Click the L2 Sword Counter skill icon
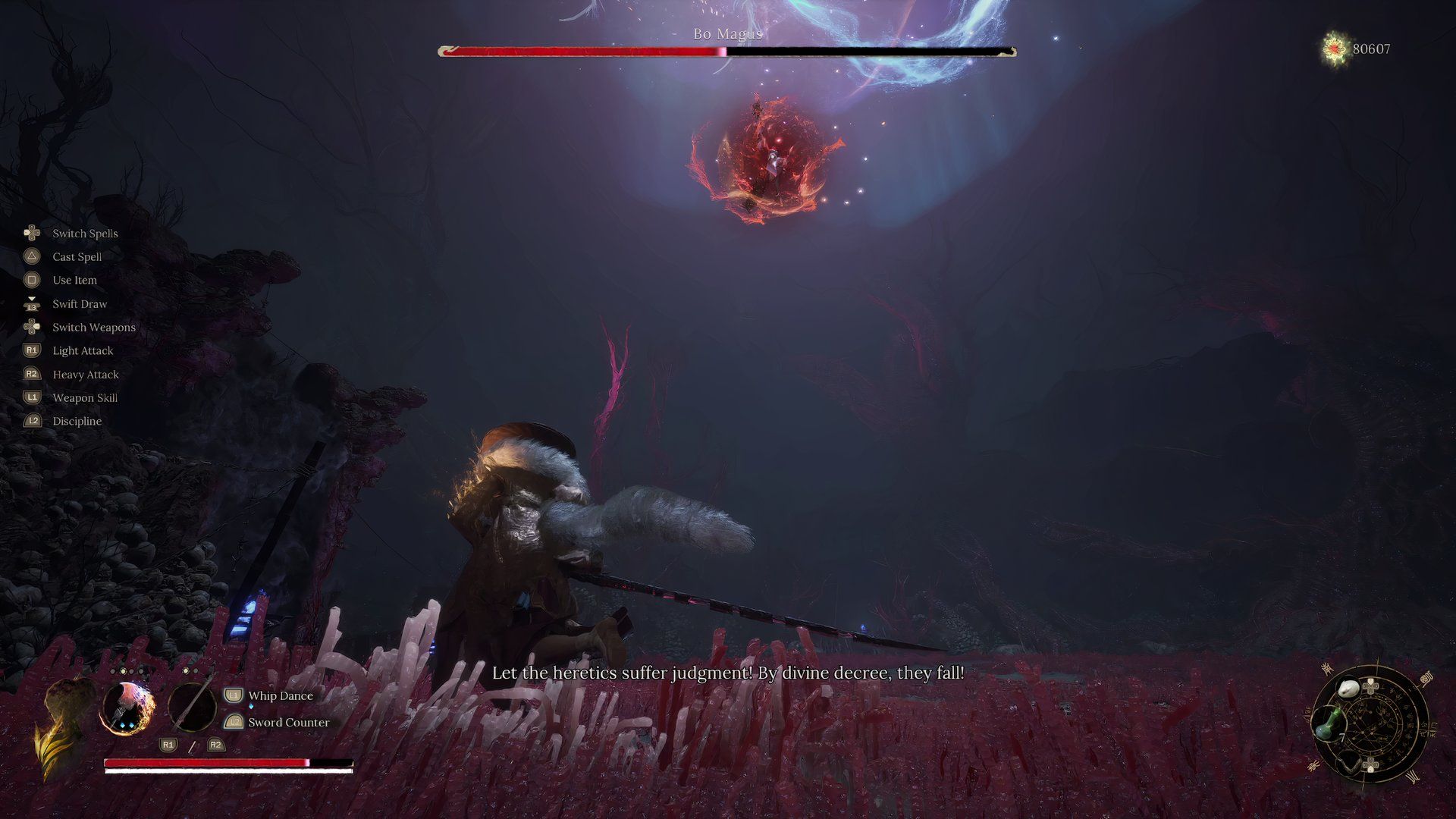Screen dimensions: 1456x819 [234, 722]
